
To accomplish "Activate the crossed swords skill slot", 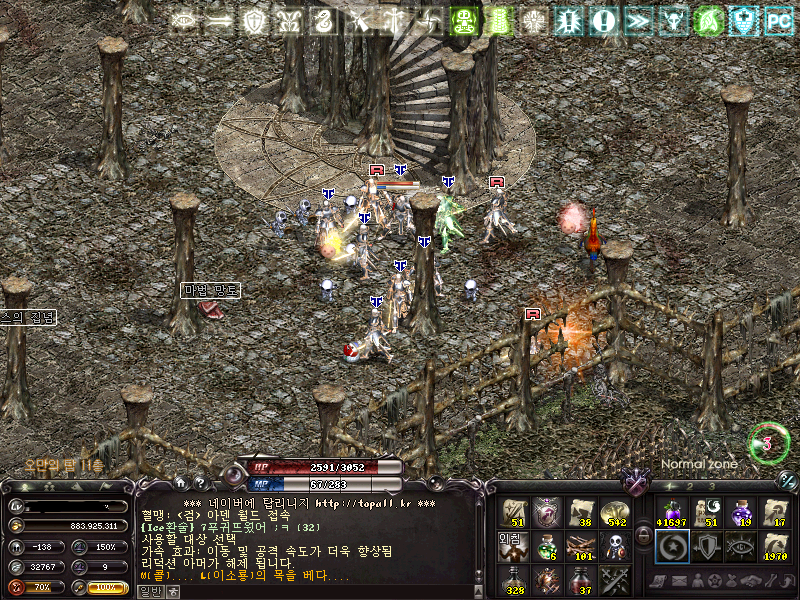I will click(x=615, y=579).
